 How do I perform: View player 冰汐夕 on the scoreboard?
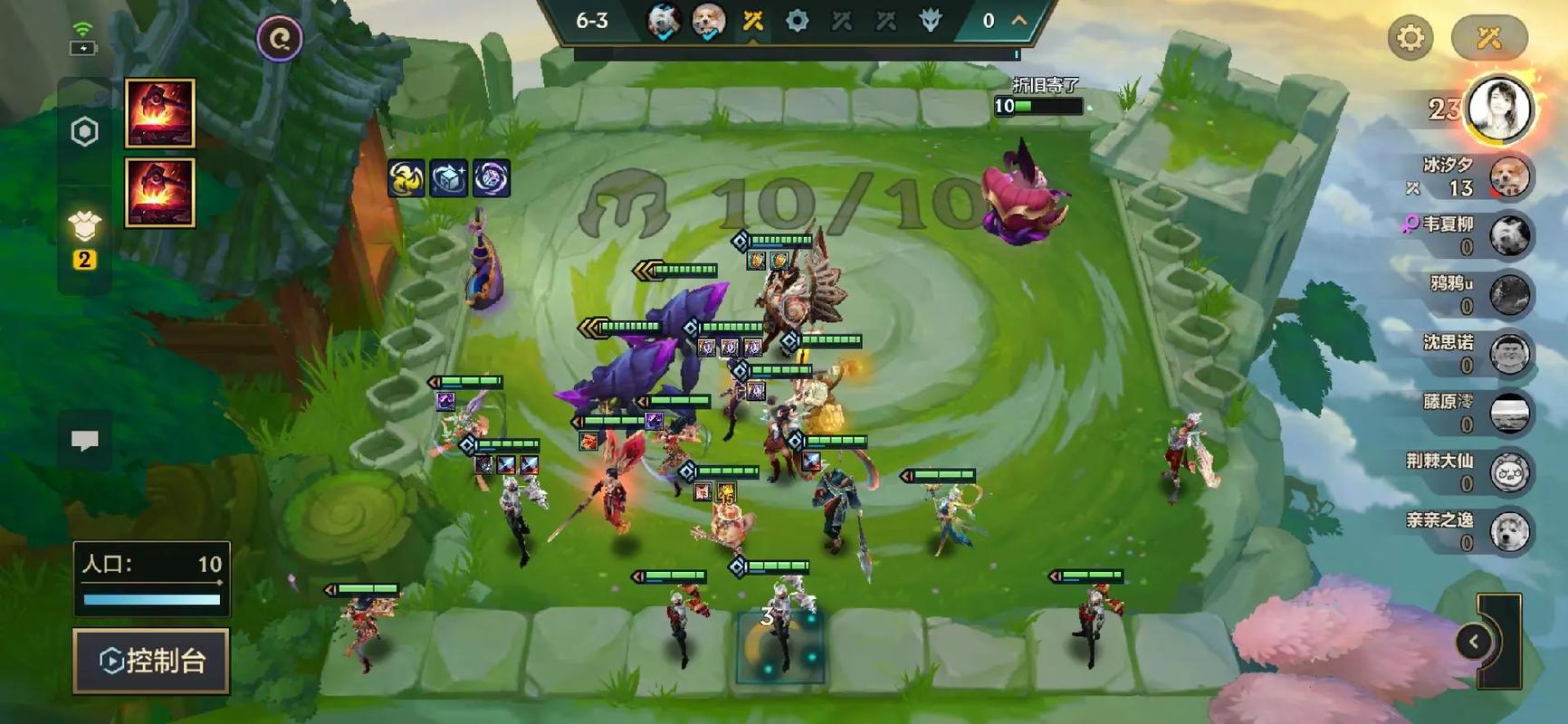tap(1507, 176)
